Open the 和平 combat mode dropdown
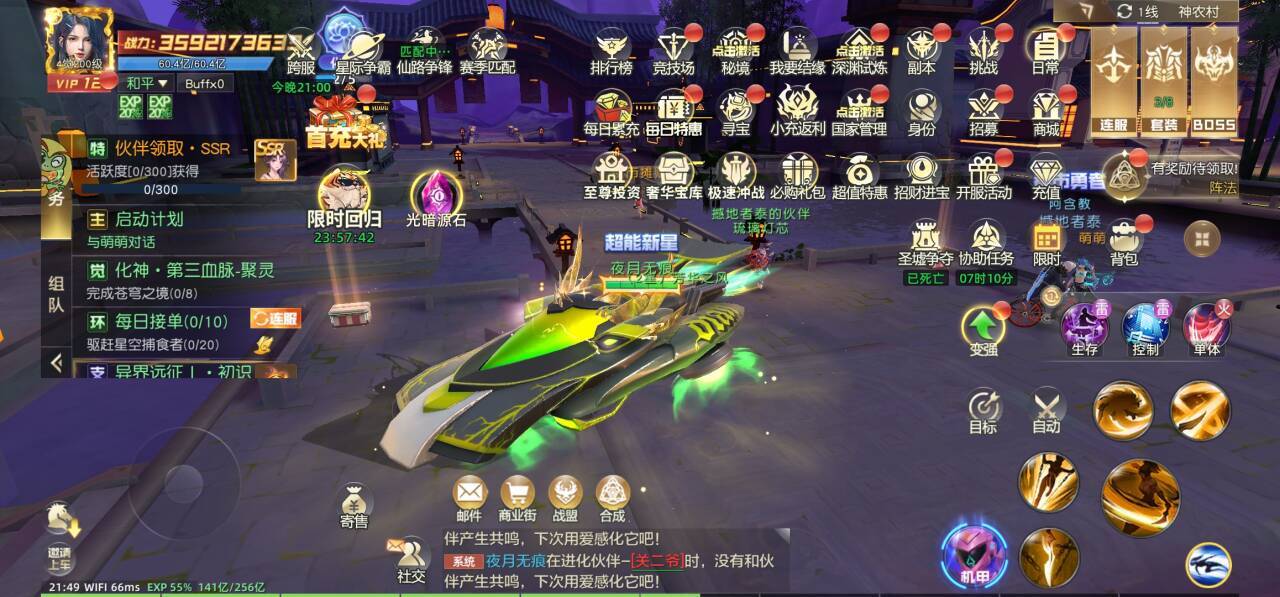This screenshot has width=1280, height=597. coord(147,83)
